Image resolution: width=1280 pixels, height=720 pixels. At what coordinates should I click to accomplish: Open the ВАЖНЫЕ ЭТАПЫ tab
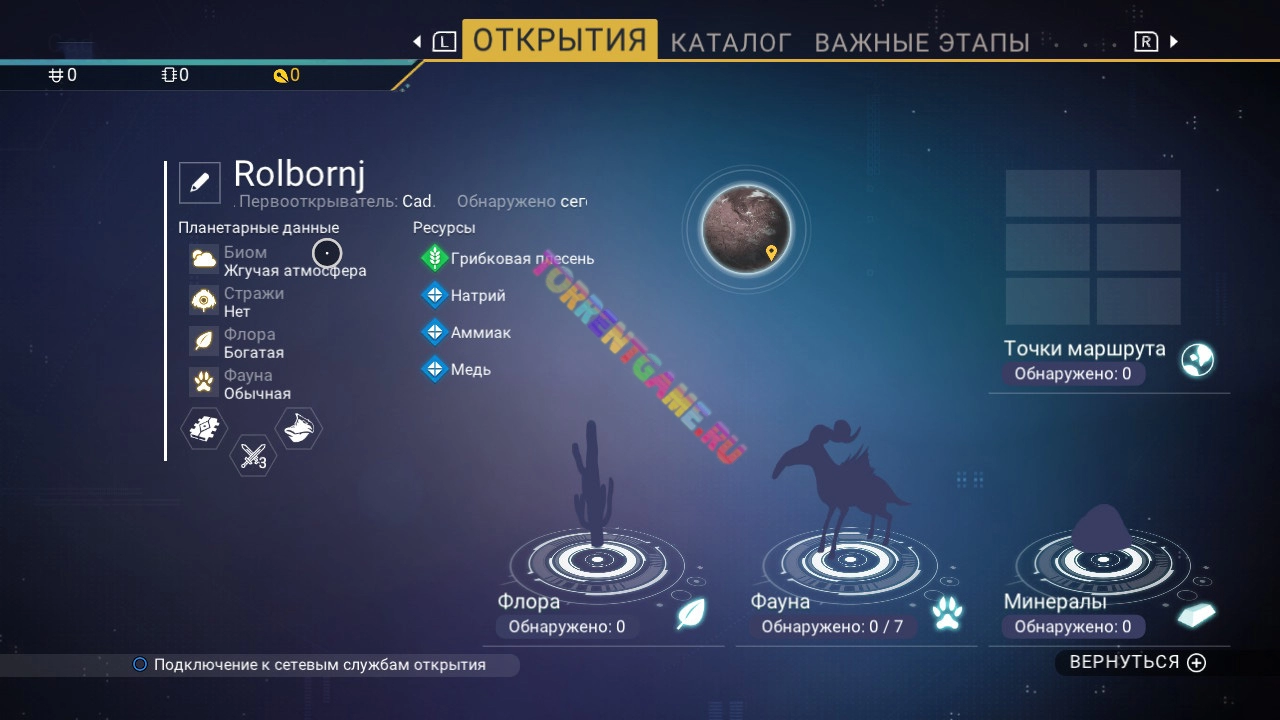pos(922,41)
